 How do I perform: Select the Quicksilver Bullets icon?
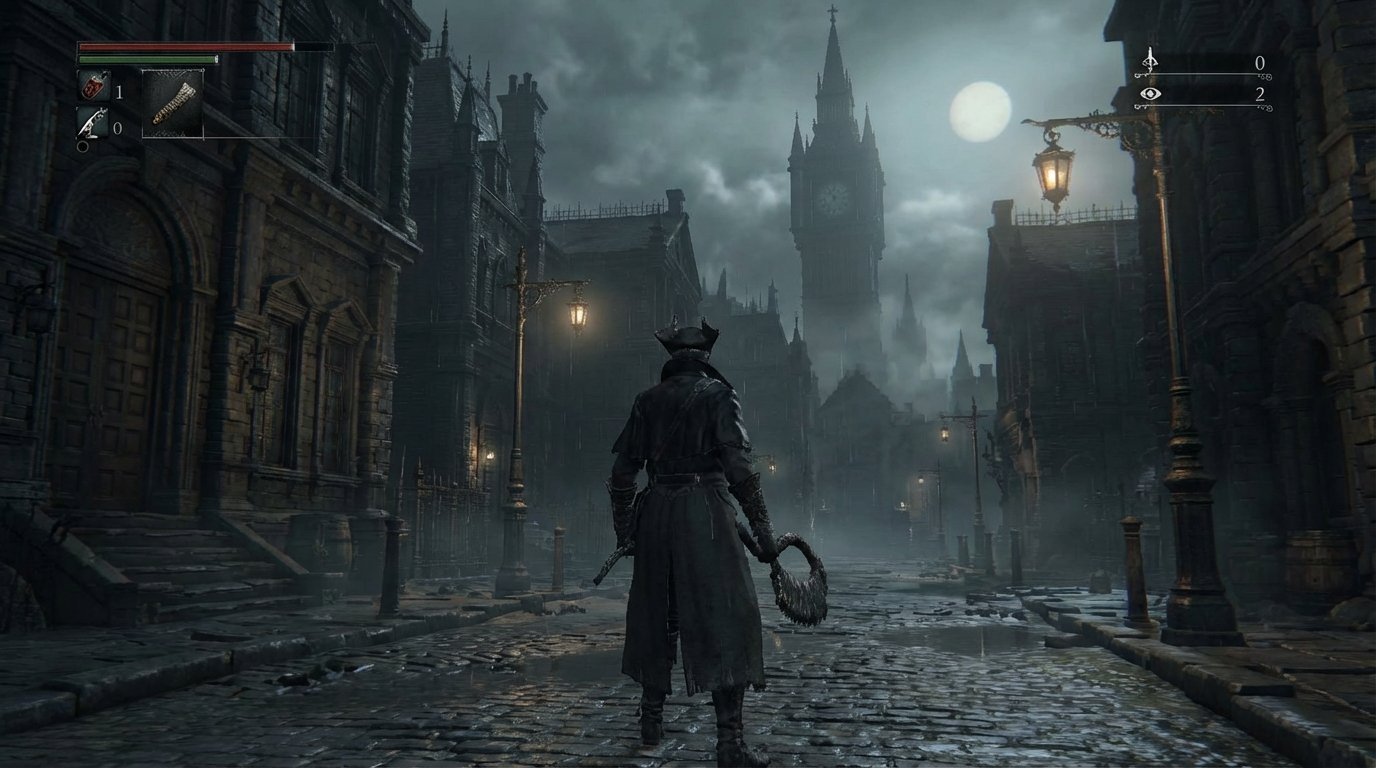90,120
